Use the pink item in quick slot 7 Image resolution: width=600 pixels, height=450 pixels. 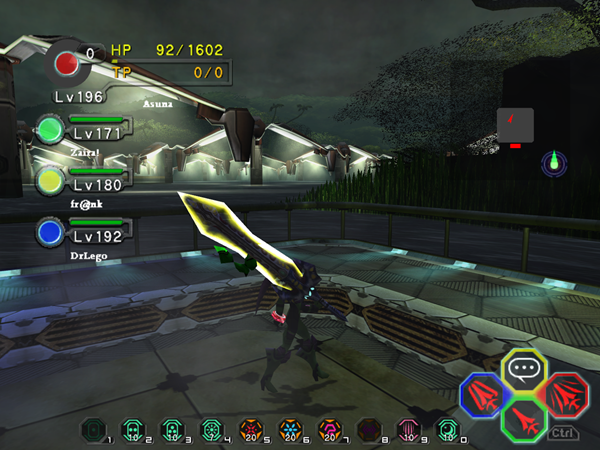(328, 429)
